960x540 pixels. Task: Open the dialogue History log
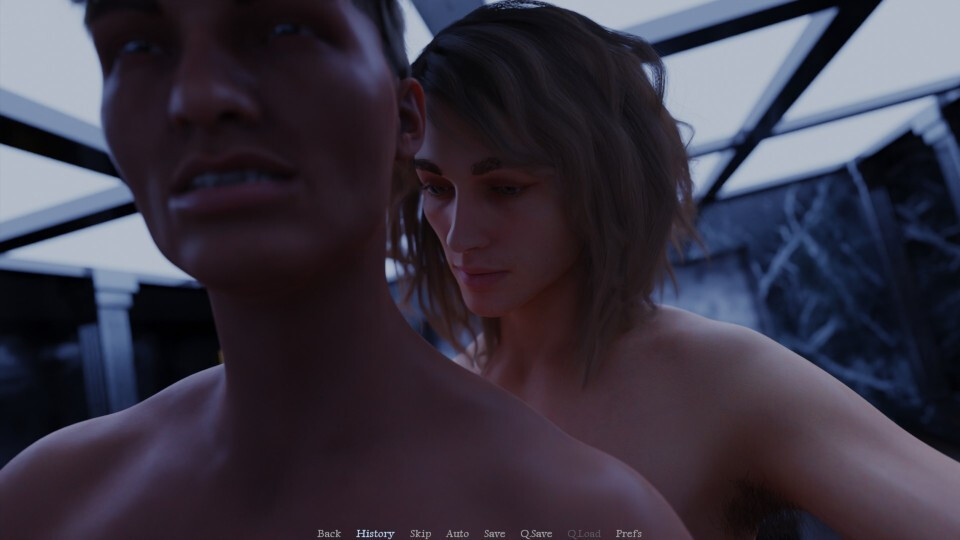[x=375, y=533]
